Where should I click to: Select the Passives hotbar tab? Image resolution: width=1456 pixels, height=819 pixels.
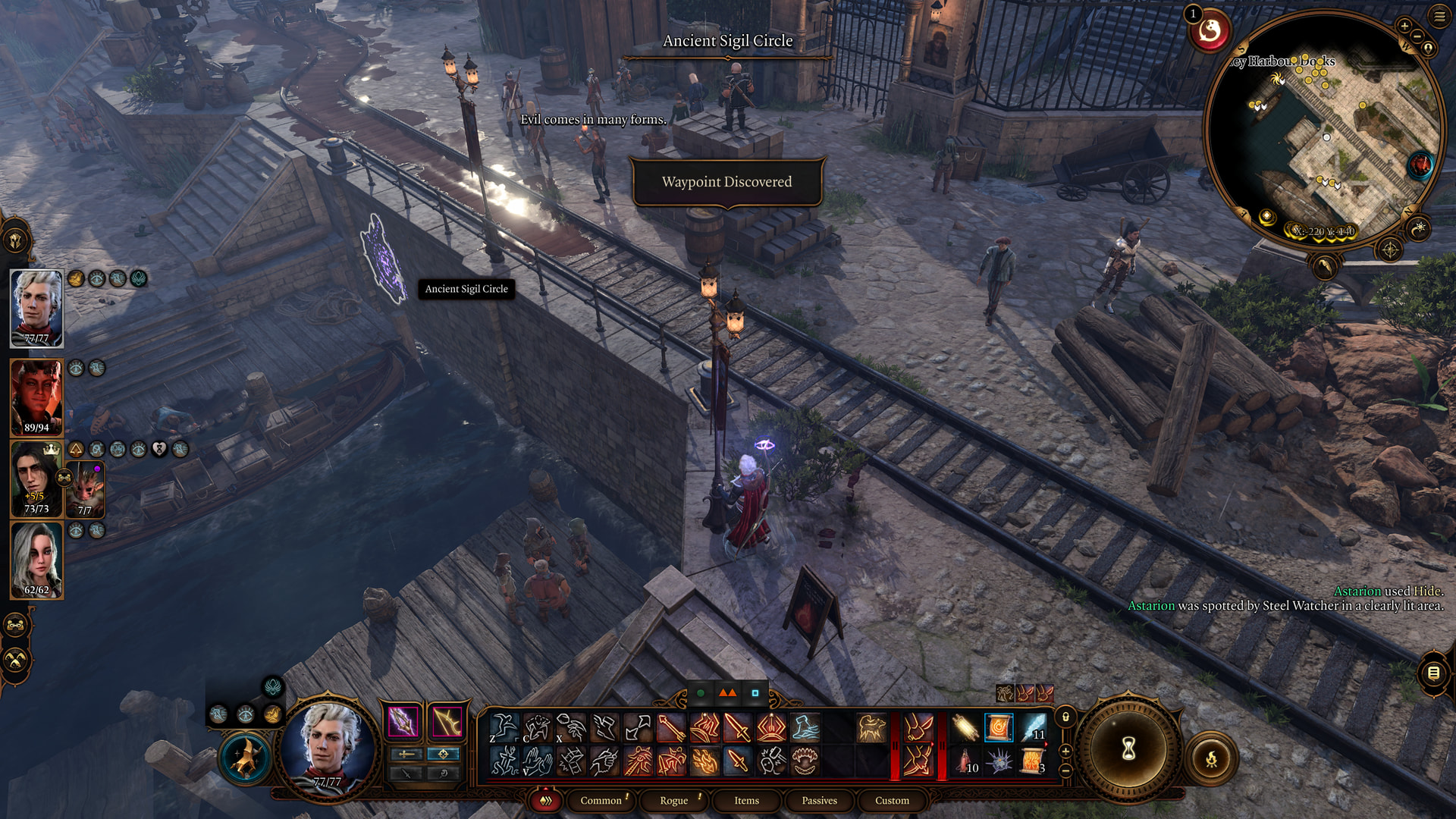819,800
